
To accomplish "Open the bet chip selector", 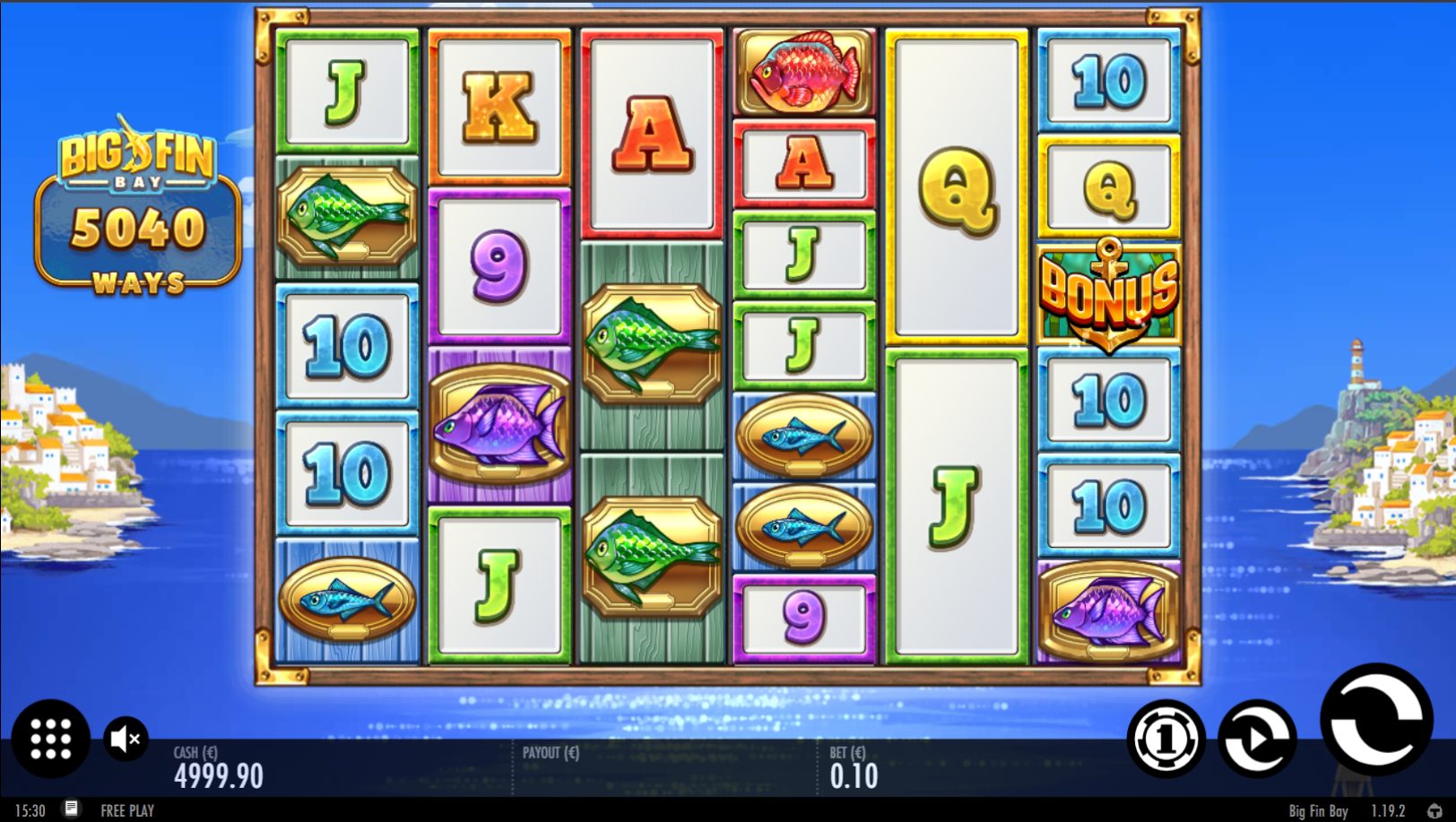I will (1166, 739).
